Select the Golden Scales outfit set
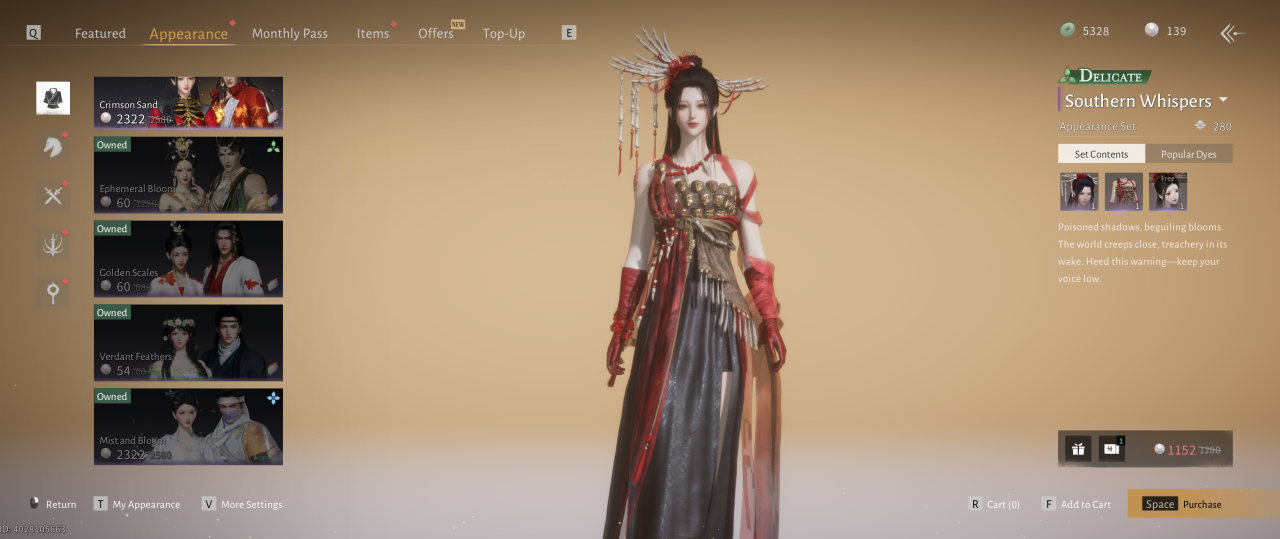 (188, 259)
